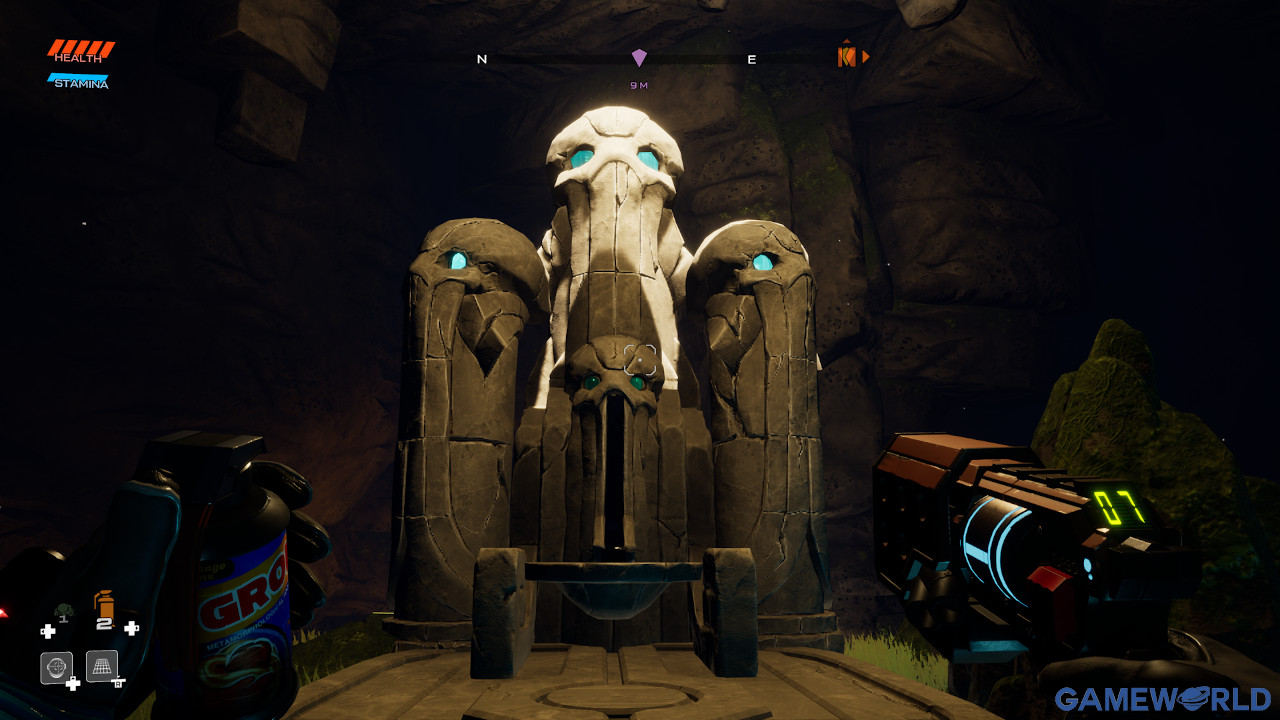
Task: Select the orange Grob canister in slot 2
Action: coord(104,605)
